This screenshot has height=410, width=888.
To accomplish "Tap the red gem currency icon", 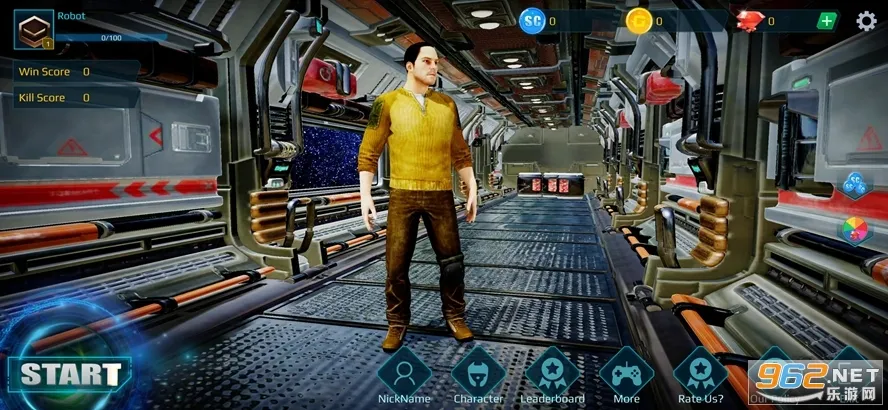I will pyautogui.click(x=750, y=20).
